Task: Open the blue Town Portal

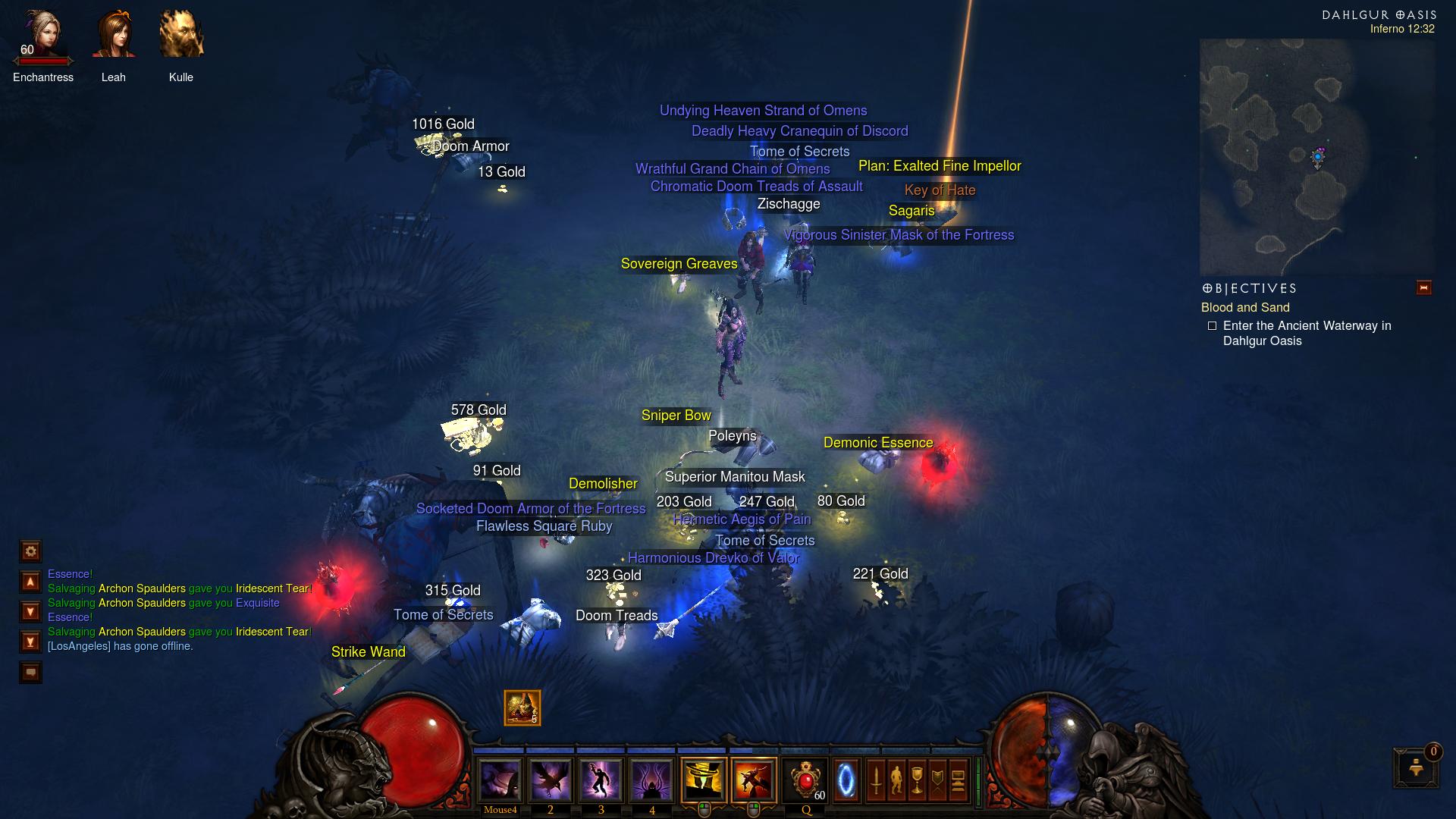Action: pos(846,780)
